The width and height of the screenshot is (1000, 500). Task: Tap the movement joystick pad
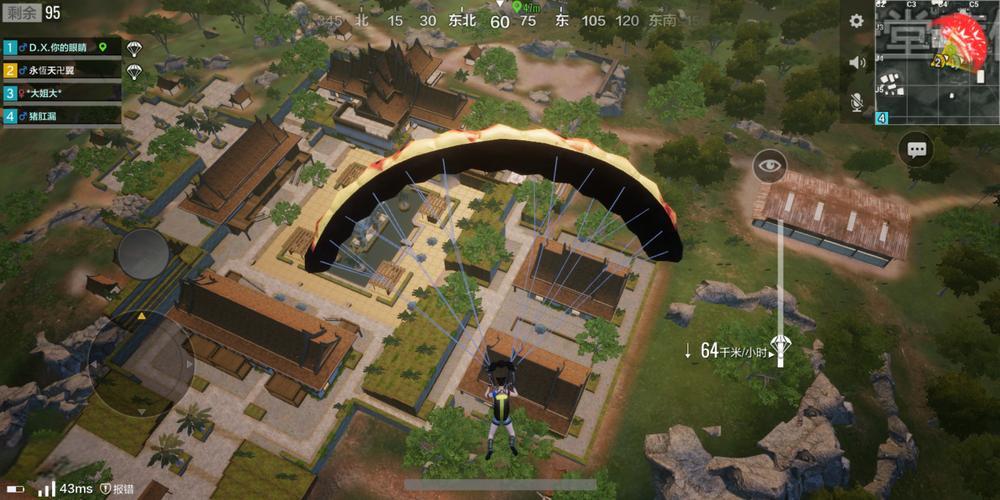(x=140, y=355)
